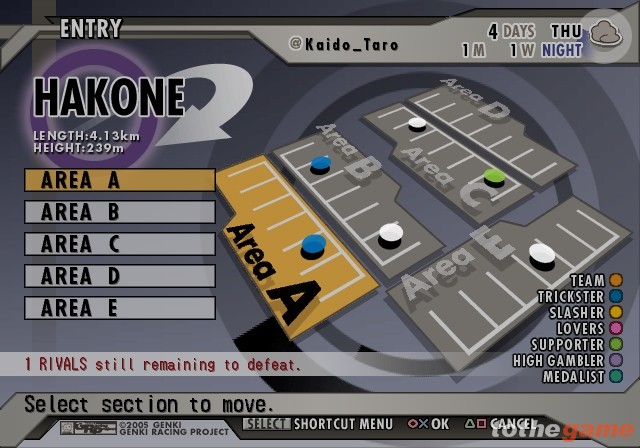Pick AREA C from the list
The image size is (640, 448).
(119, 244)
